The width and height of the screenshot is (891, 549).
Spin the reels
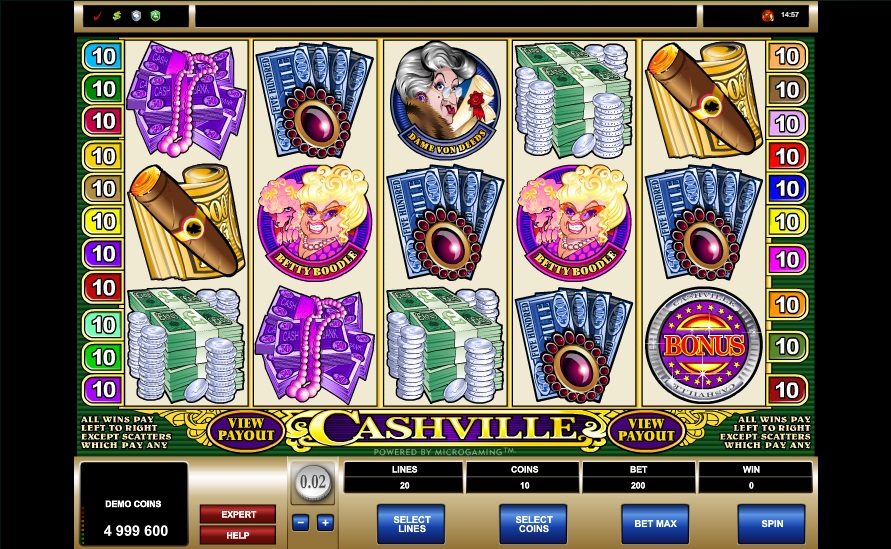point(770,522)
